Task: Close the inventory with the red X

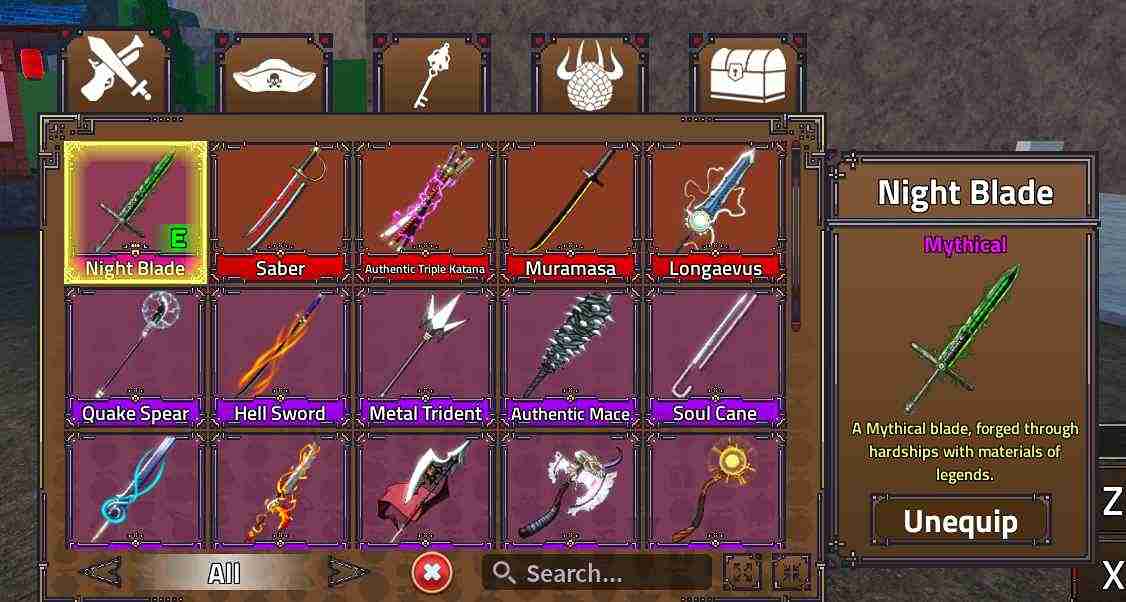Action: [432, 573]
